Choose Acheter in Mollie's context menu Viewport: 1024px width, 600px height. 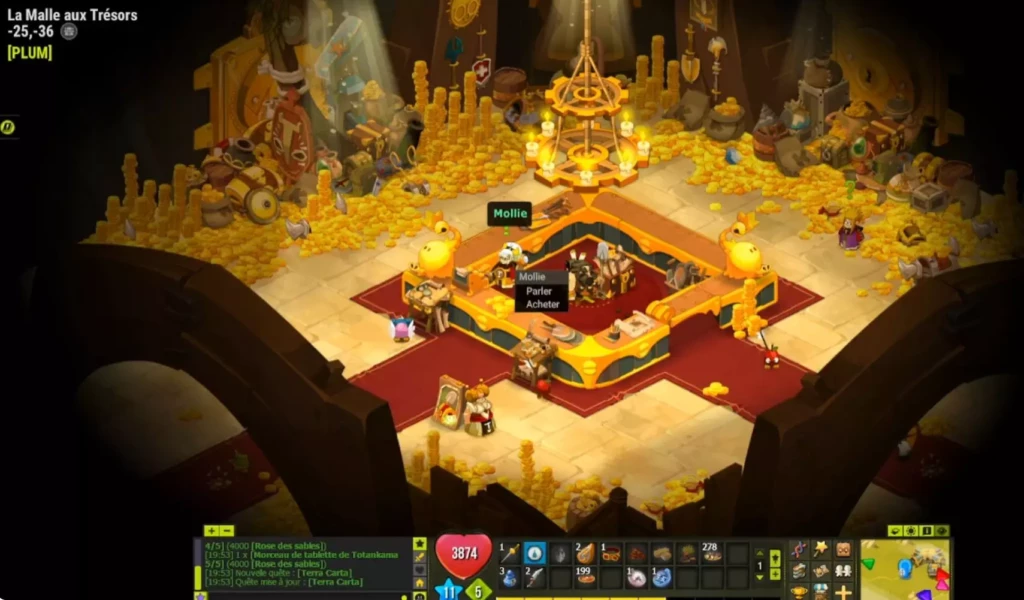(542, 304)
